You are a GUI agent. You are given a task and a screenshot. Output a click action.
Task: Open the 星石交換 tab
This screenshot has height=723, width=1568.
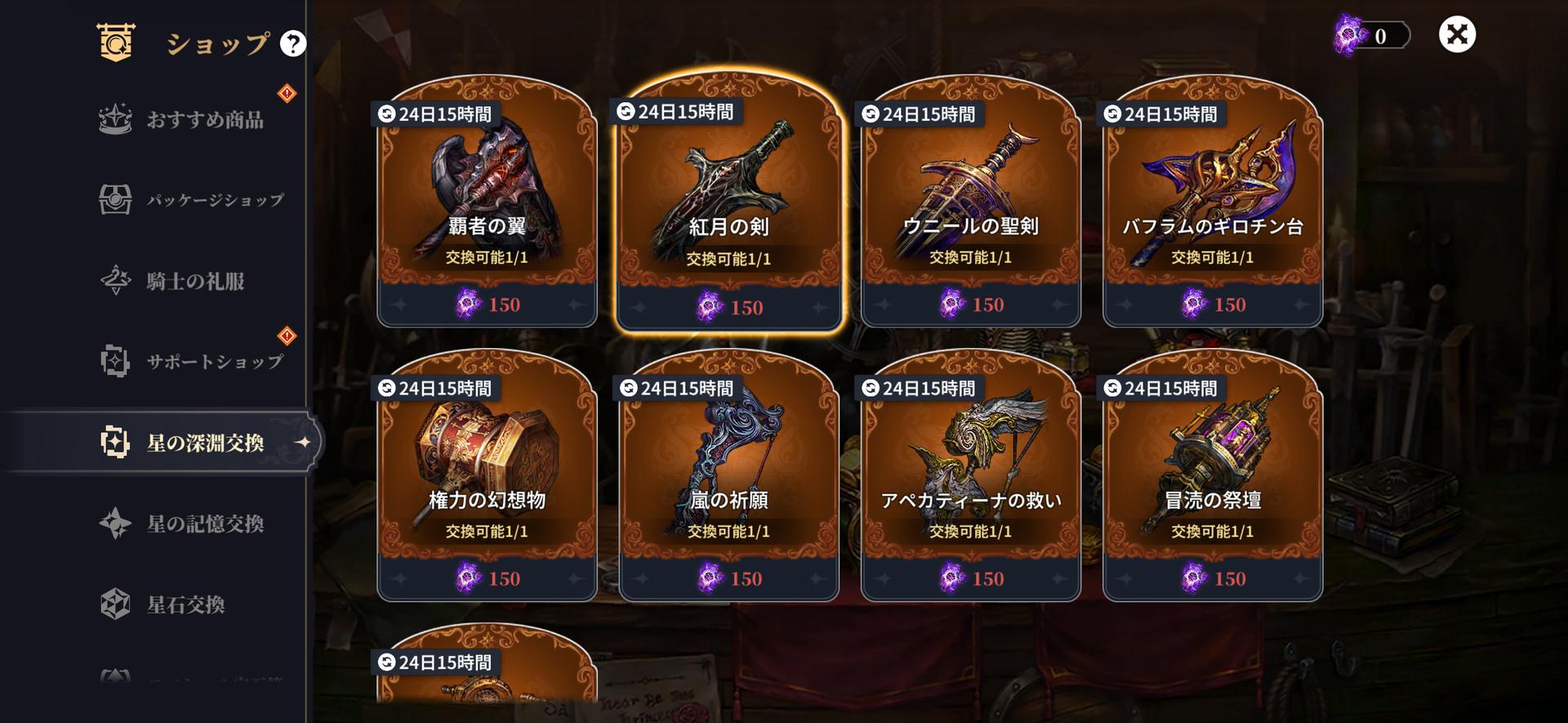pyautogui.click(x=185, y=605)
